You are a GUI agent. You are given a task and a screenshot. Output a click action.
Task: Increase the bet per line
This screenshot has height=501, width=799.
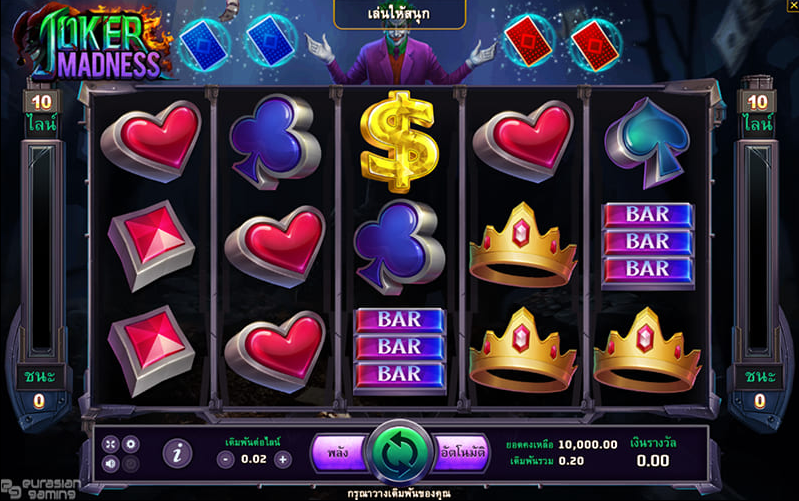tap(283, 459)
